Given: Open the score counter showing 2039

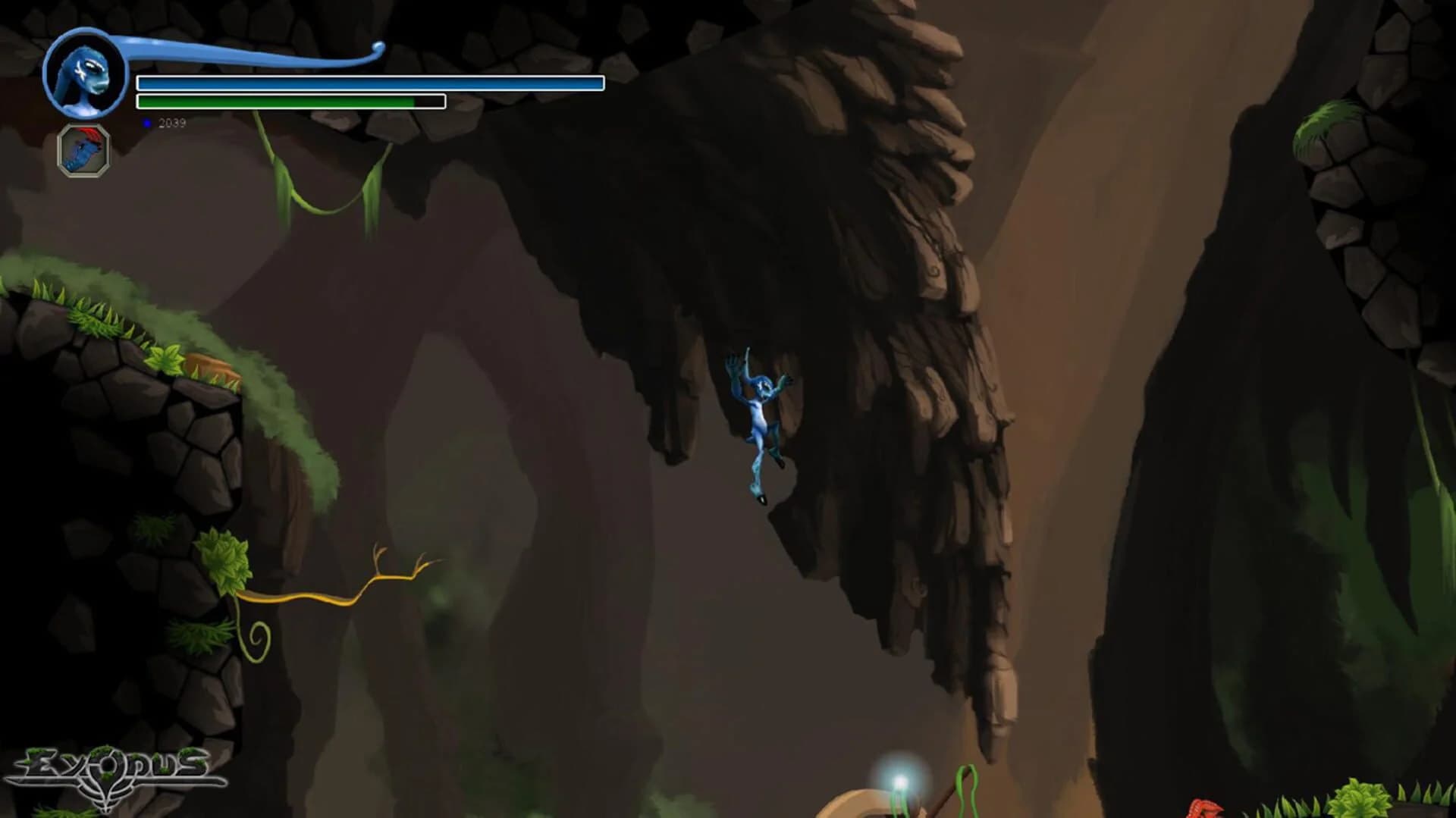Looking at the screenshot, I should tap(172, 122).
